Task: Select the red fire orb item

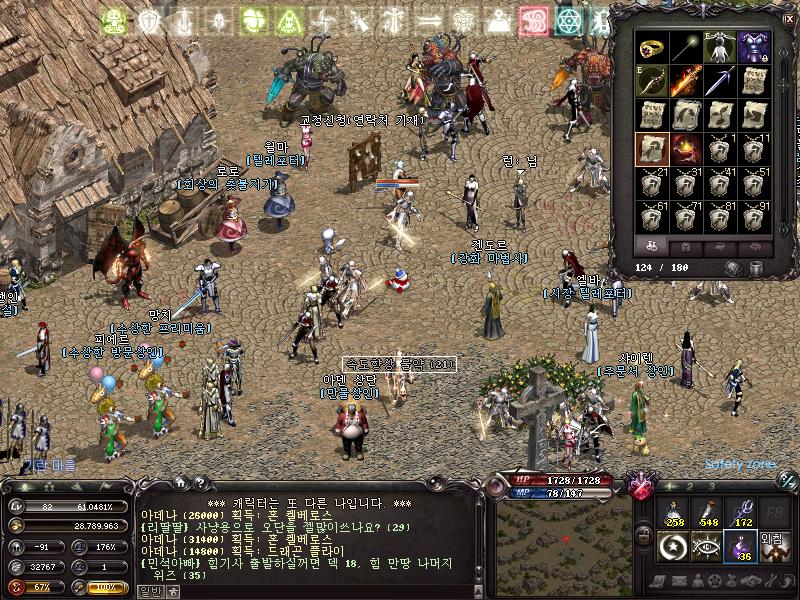Action: 686,149
